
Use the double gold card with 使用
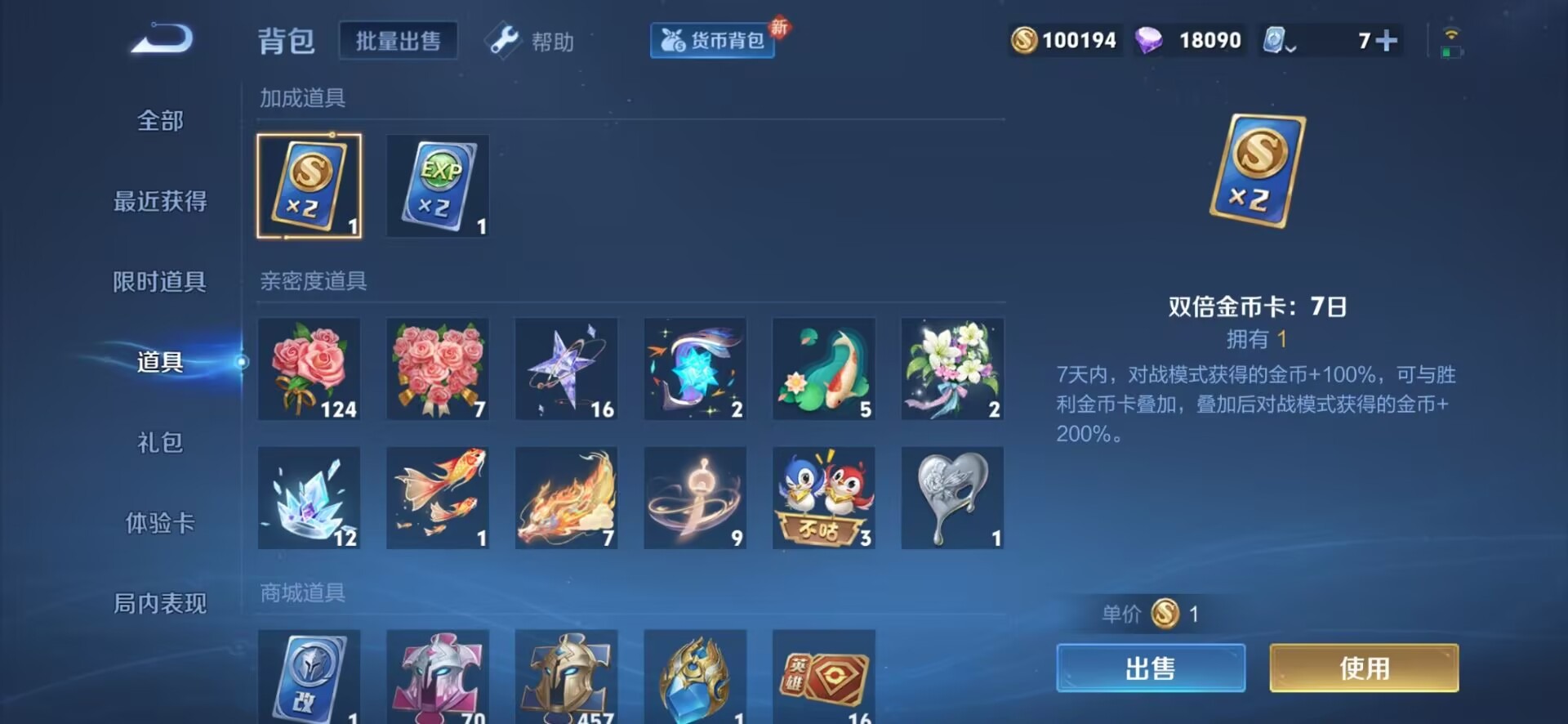[1364, 668]
